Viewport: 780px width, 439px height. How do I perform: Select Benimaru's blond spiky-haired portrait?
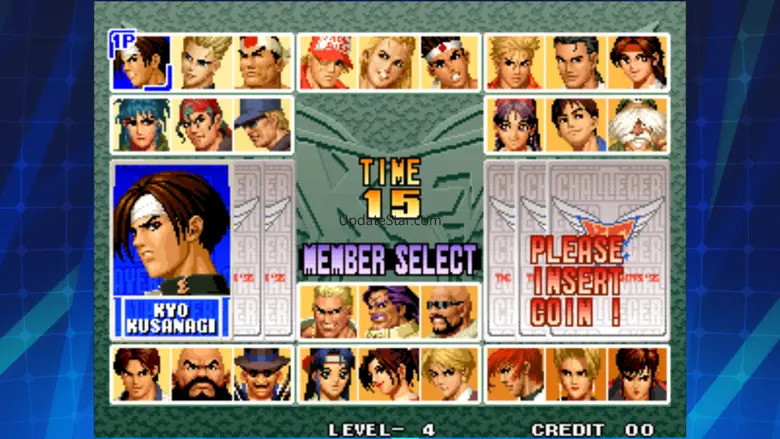click(203, 62)
